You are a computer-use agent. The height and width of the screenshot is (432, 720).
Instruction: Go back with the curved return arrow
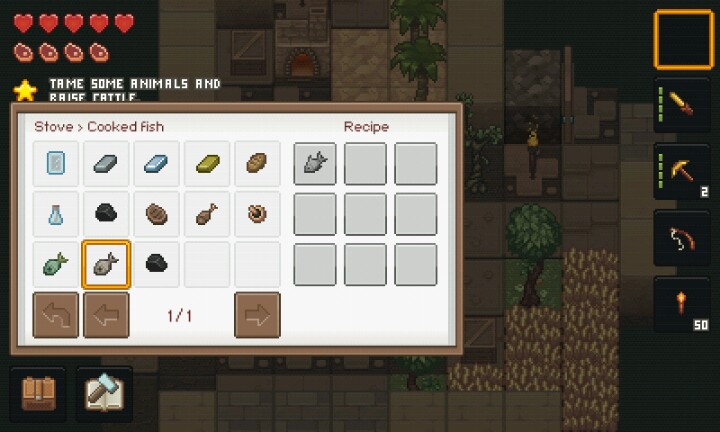56,315
